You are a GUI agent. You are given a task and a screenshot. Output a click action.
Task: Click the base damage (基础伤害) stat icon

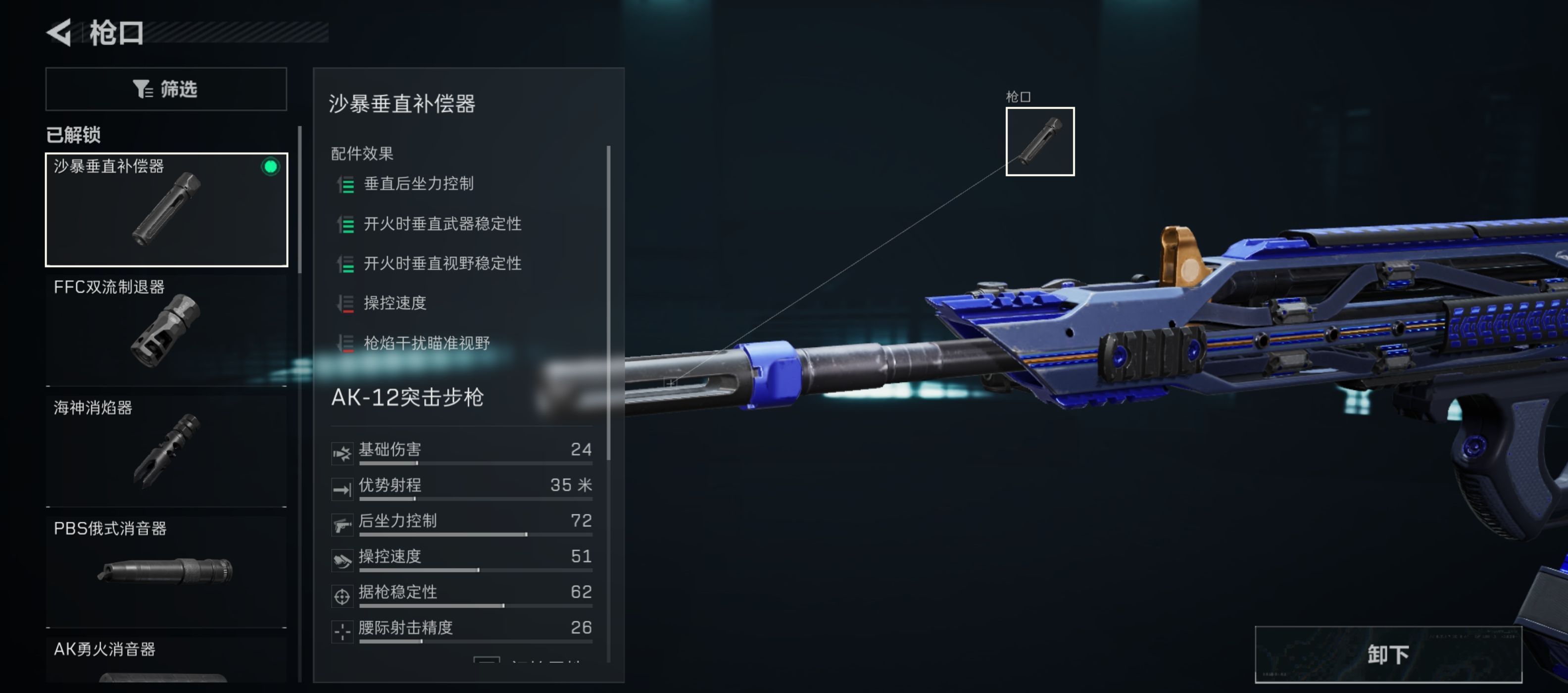coord(343,452)
